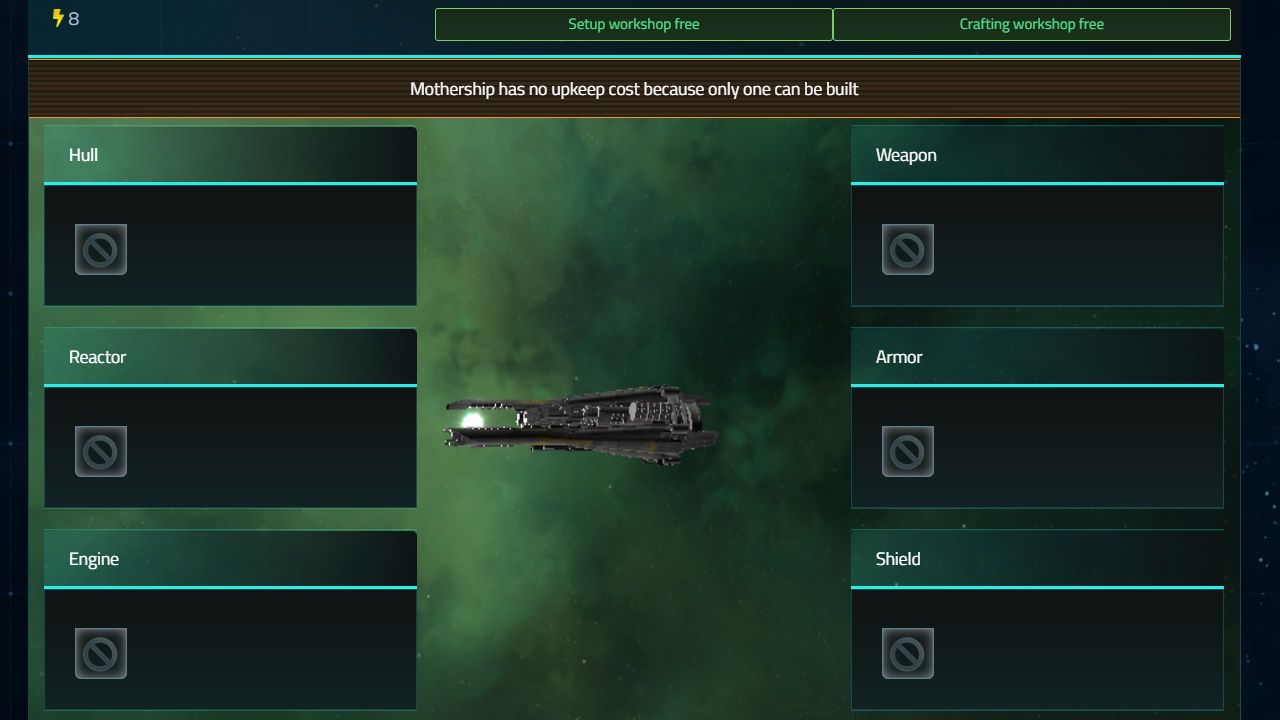Select the empty Engine component slot
The width and height of the screenshot is (1280, 720).
coord(101,653)
